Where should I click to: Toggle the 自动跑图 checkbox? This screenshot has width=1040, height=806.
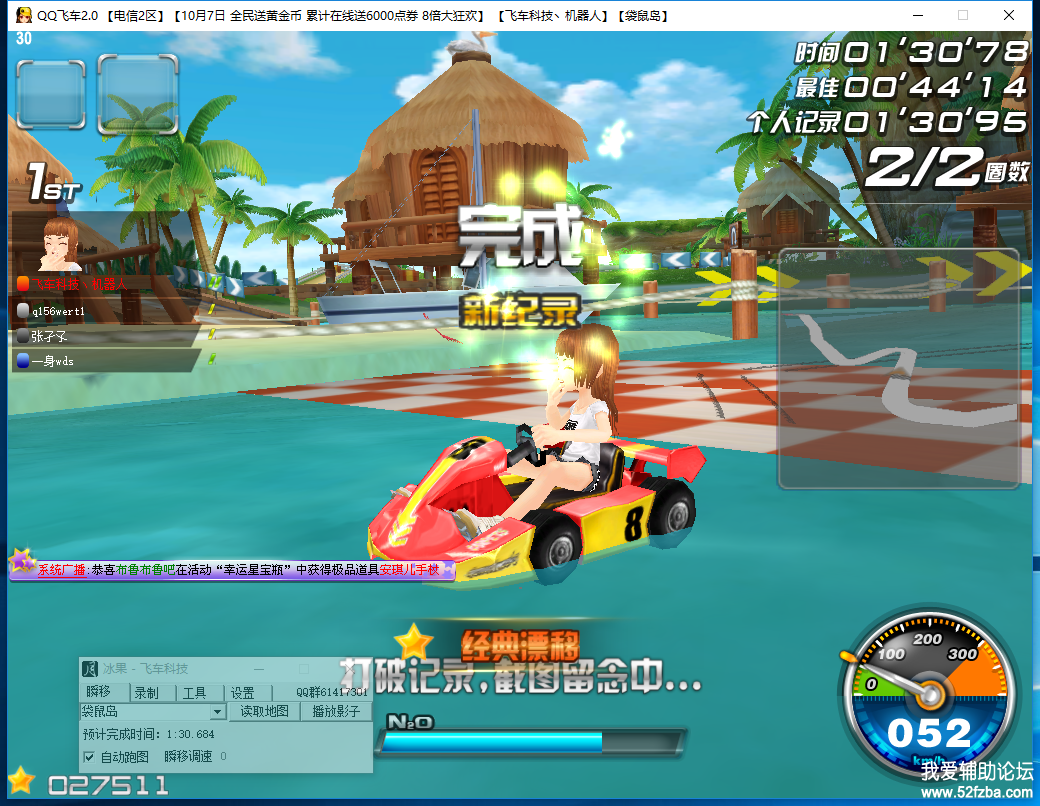(89, 756)
